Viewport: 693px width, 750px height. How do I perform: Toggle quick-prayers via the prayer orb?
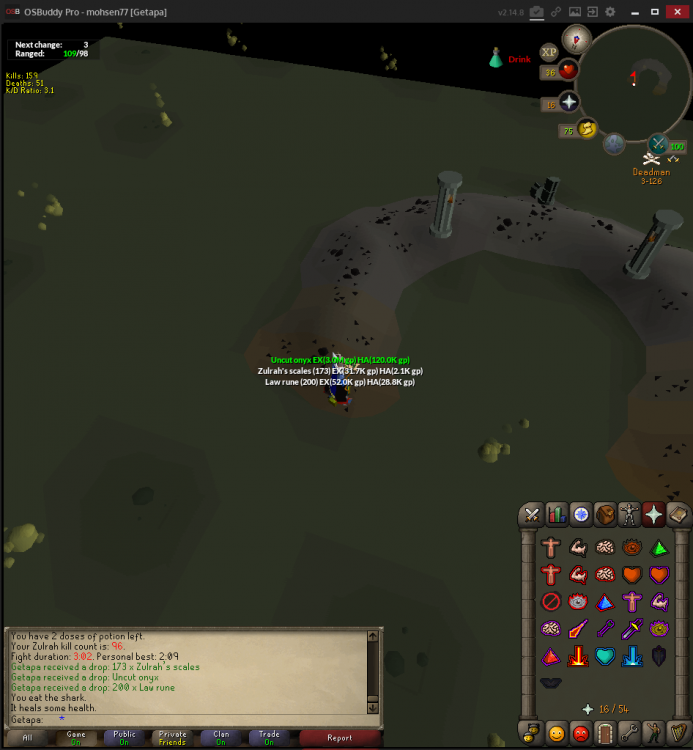(x=570, y=103)
